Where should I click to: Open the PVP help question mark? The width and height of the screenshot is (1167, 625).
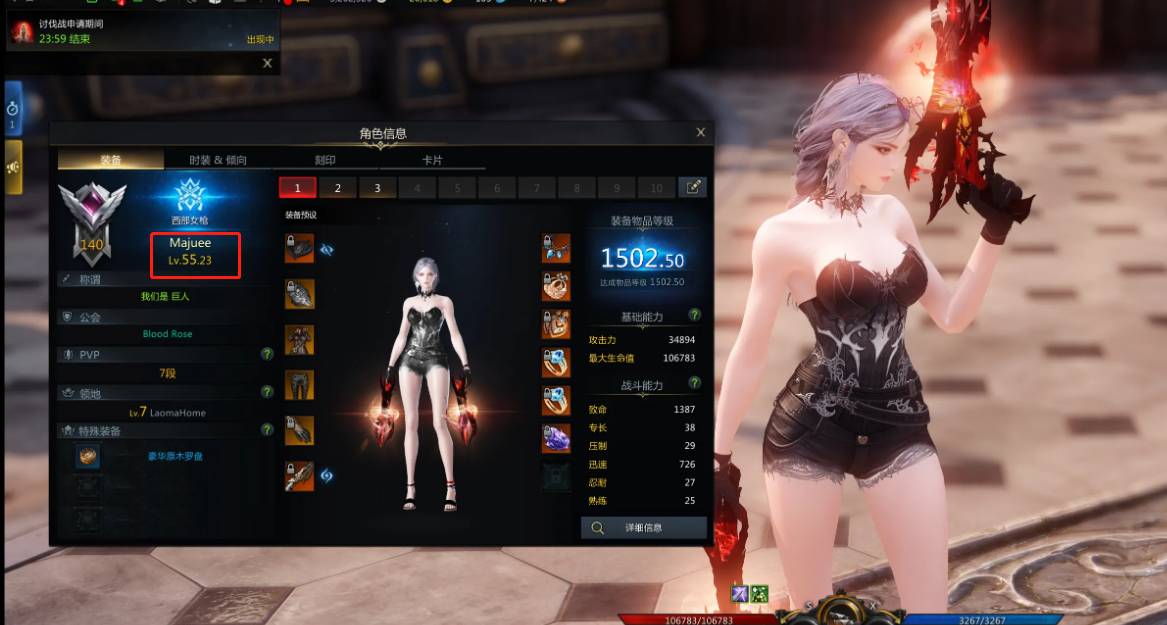267,354
